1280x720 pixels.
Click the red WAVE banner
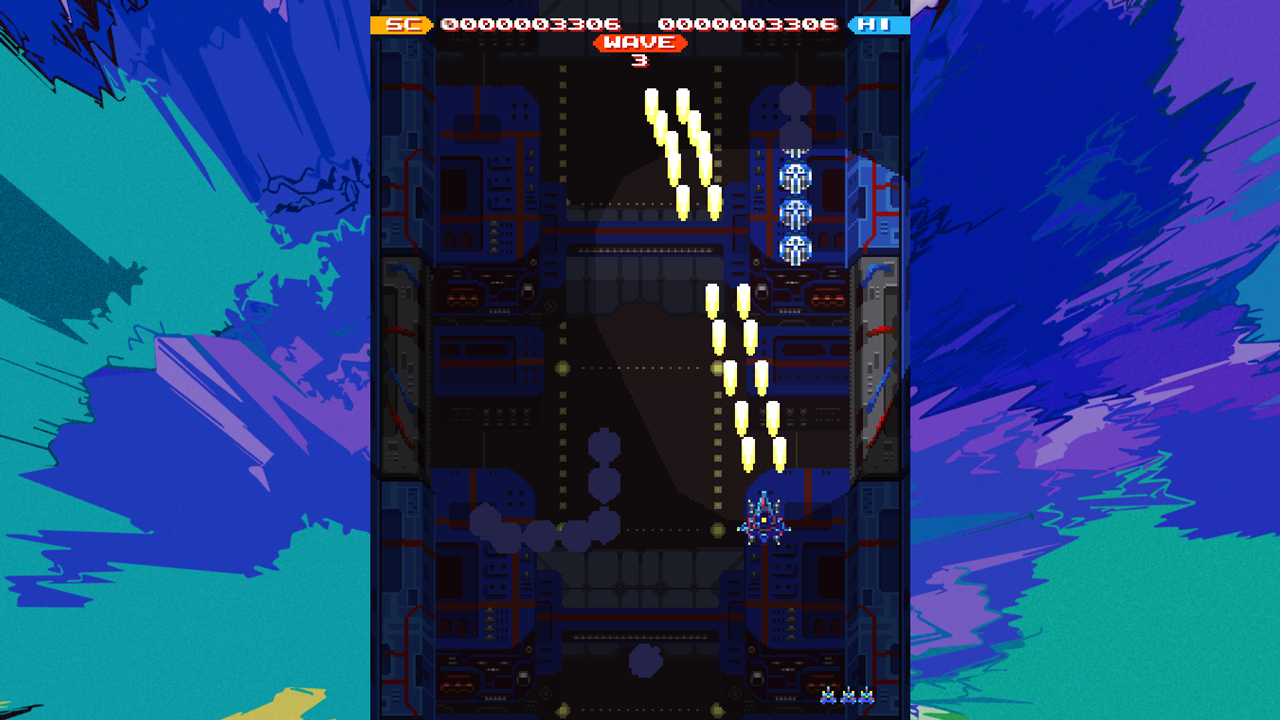point(640,43)
